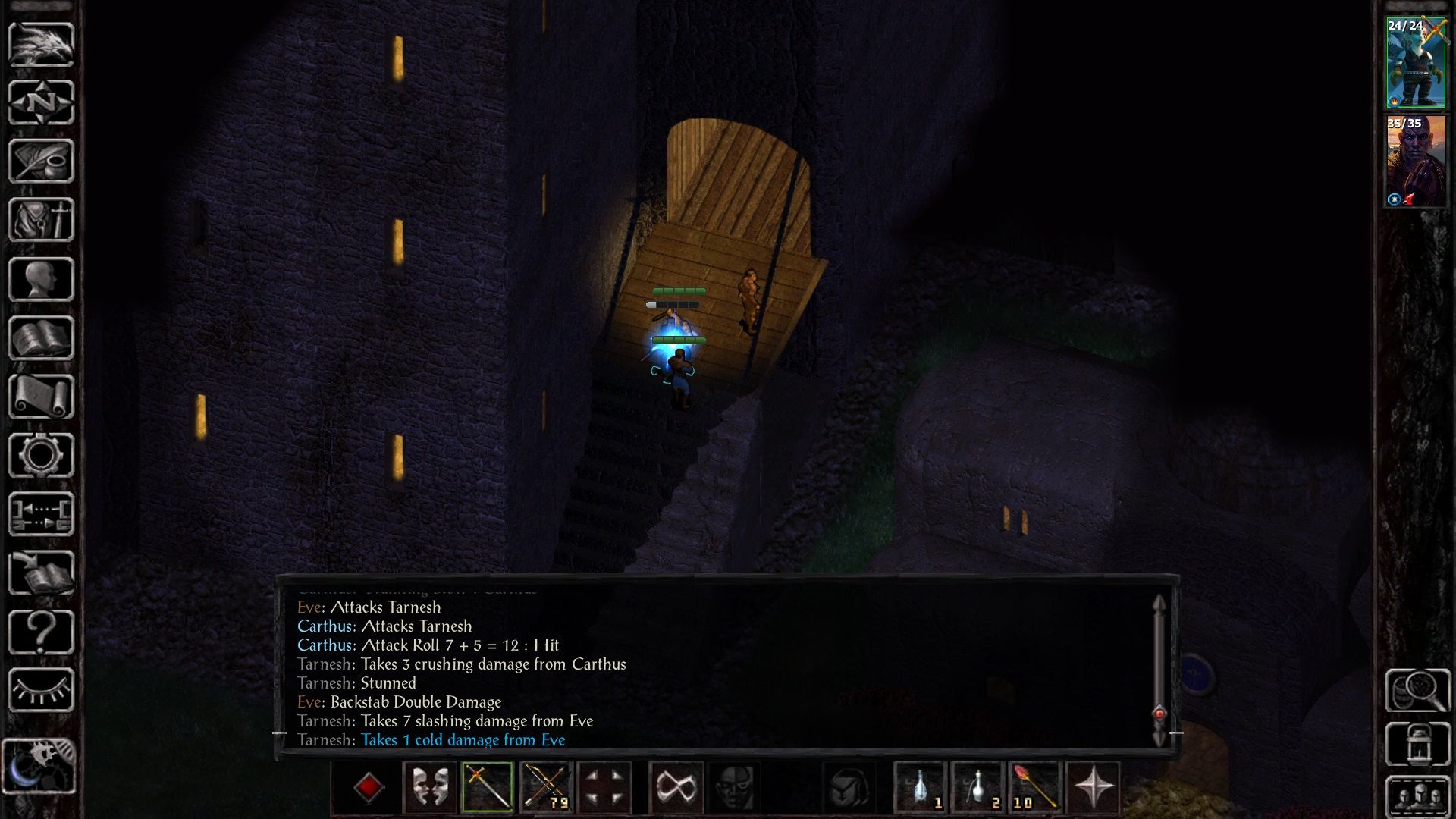Select the melee attack sword action
Viewport: 1456px width, 819px height.
click(x=488, y=789)
